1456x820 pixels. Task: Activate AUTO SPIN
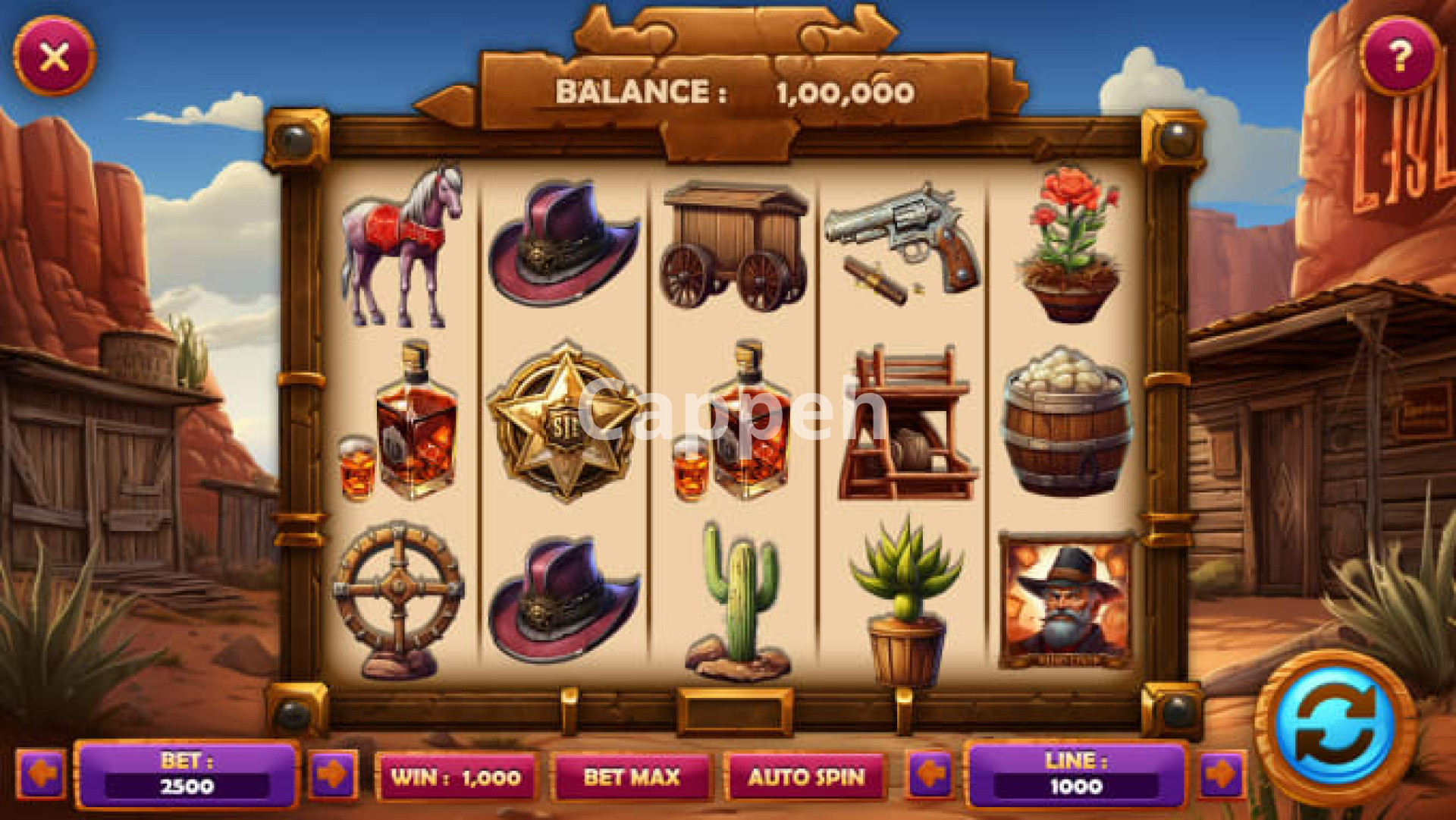pyautogui.click(x=806, y=777)
